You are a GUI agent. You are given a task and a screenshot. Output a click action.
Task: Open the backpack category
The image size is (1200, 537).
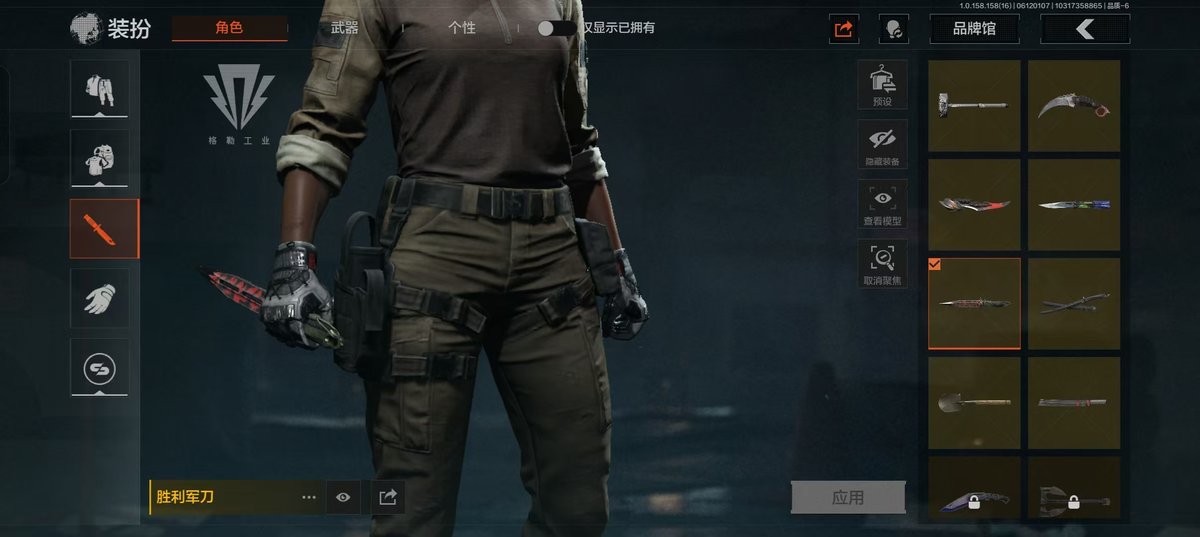(x=99, y=158)
